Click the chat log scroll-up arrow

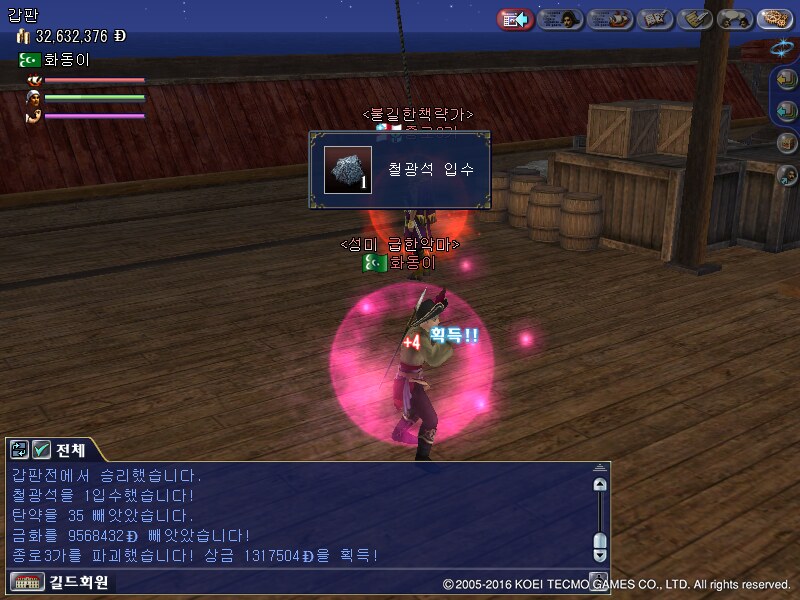click(599, 485)
